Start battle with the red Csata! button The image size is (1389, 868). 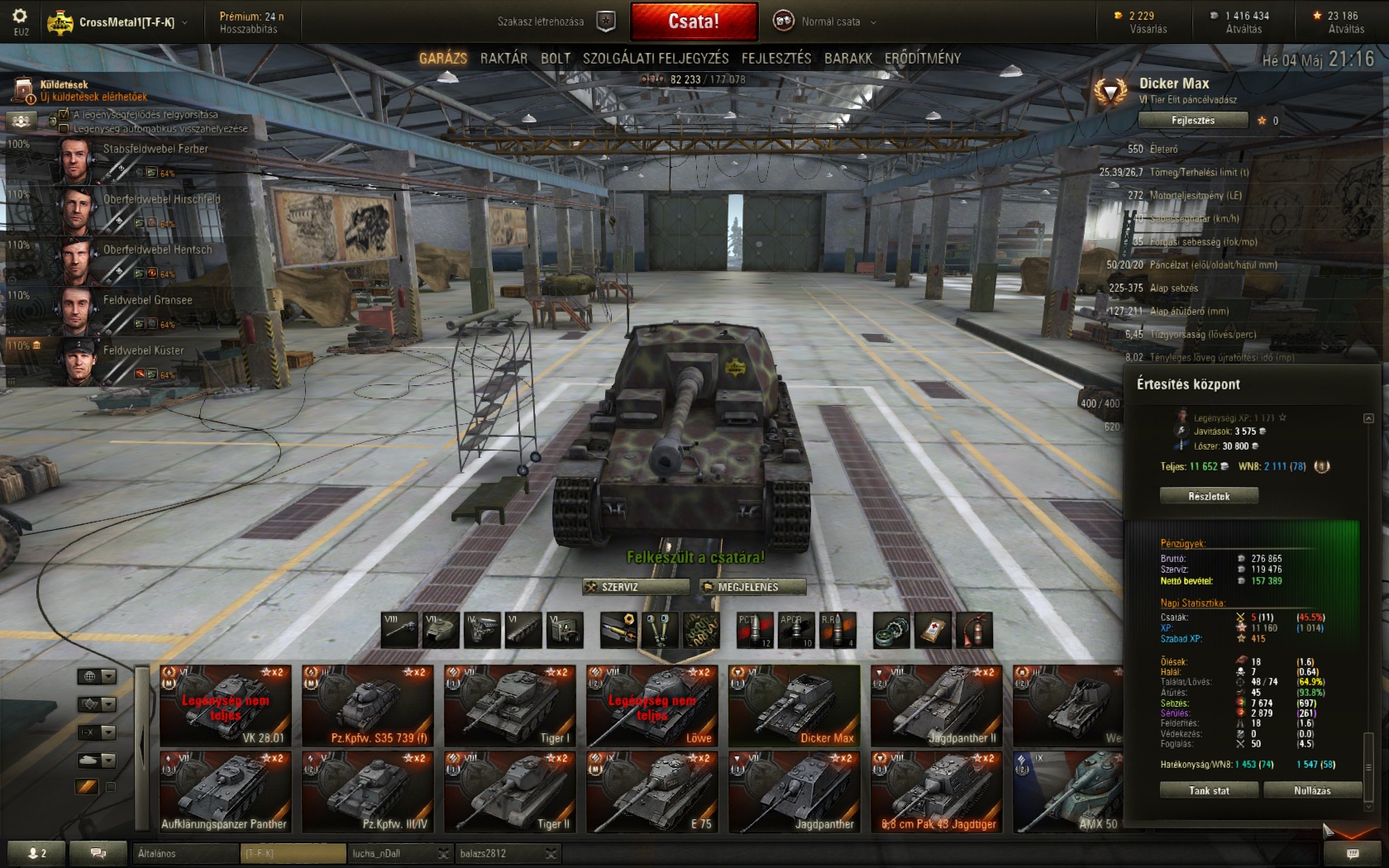[x=693, y=21]
